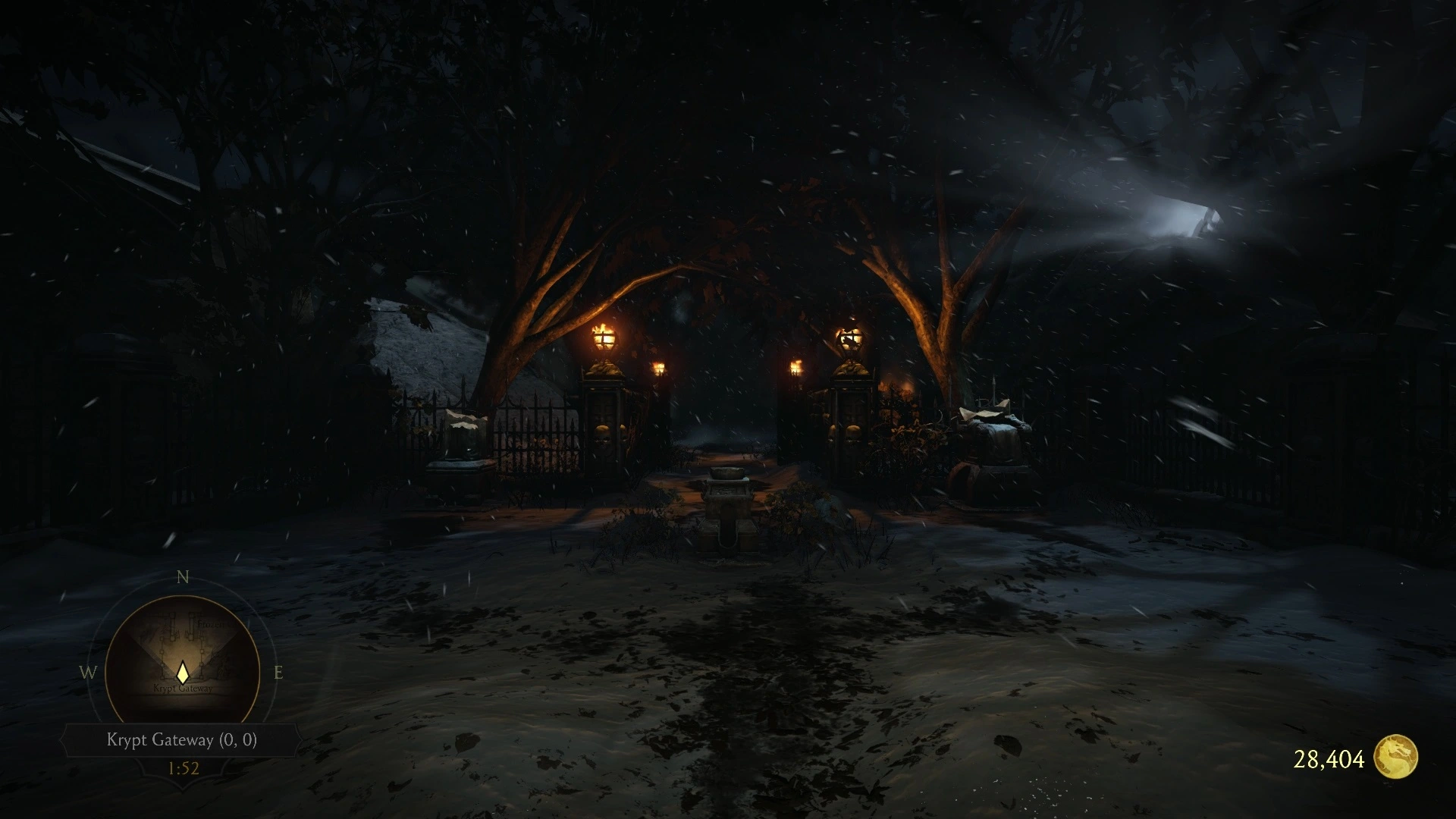The width and height of the screenshot is (1456, 819).
Task: Click the E compass direction letter
Action: [278, 671]
